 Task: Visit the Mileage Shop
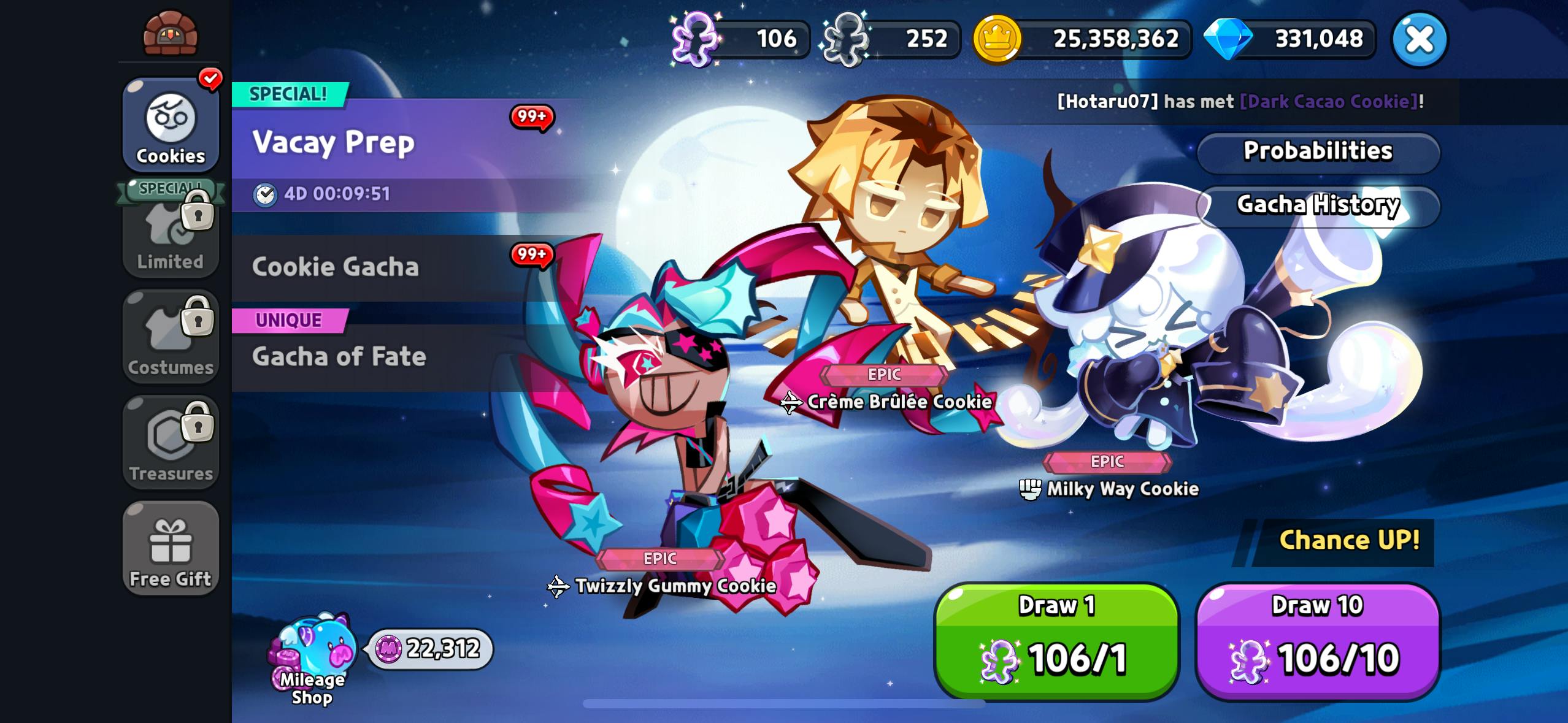click(x=313, y=659)
